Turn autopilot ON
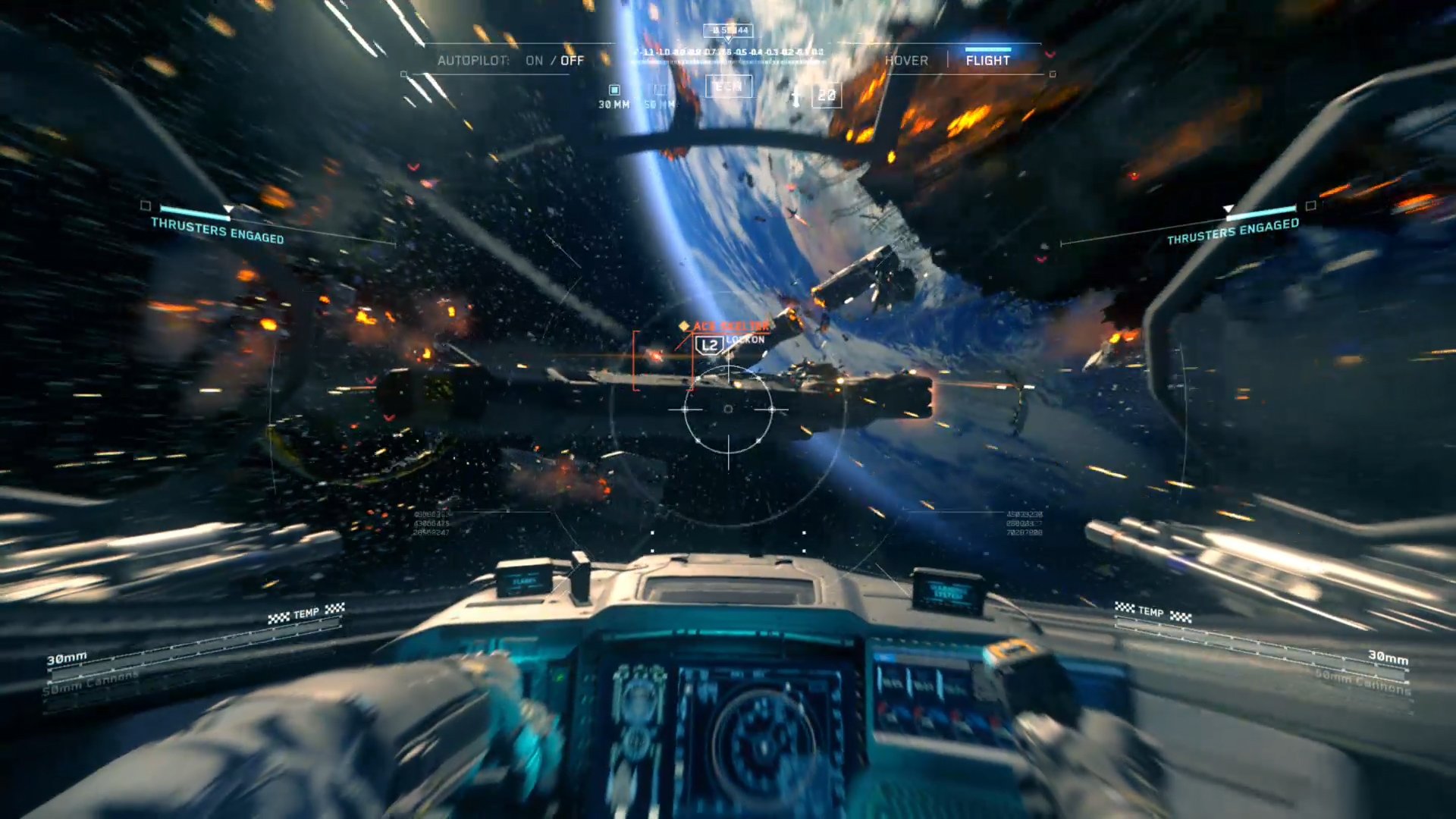Image resolution: width=1456 pixels, height=819 pixels. tap(534, 61)
